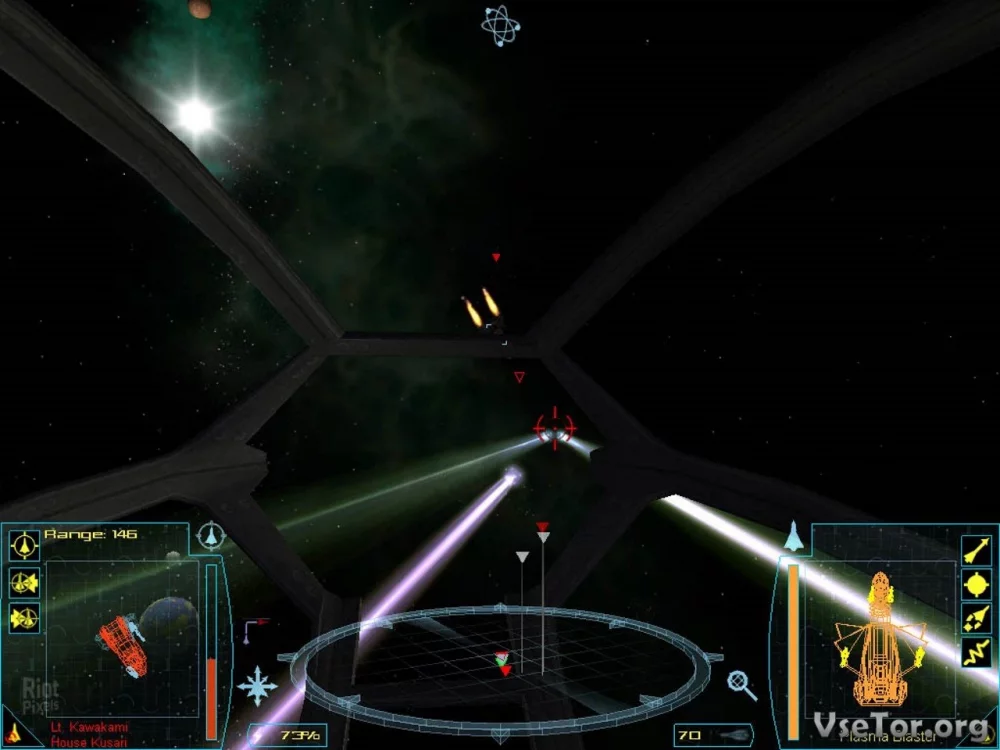The image size is (1000, 750).
Task: Click the blue ship icon above weapons panel
Action: click(793, 537)
